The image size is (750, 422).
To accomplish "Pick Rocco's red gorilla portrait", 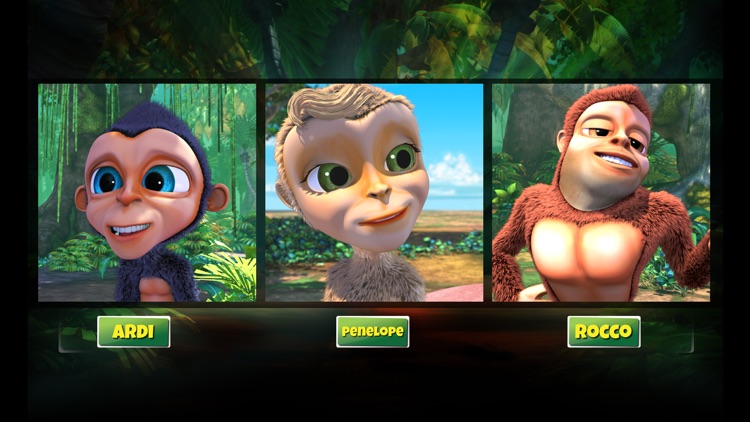I will pos(601,192).
